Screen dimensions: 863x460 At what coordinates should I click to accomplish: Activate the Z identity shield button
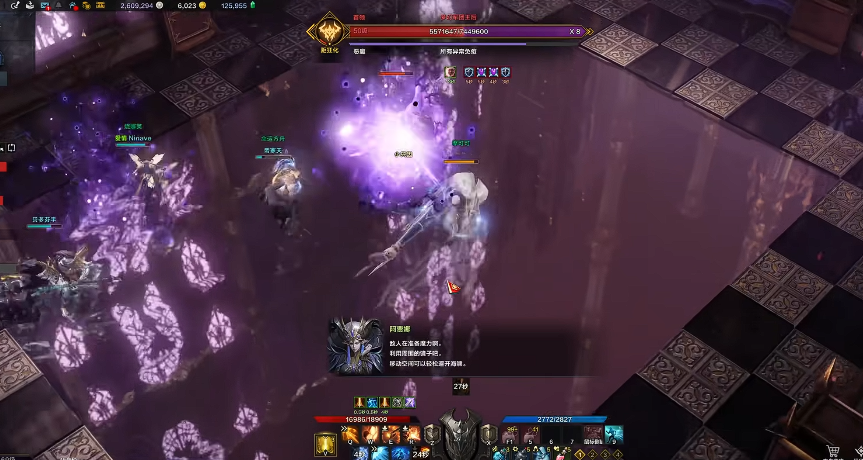(432, 435)
